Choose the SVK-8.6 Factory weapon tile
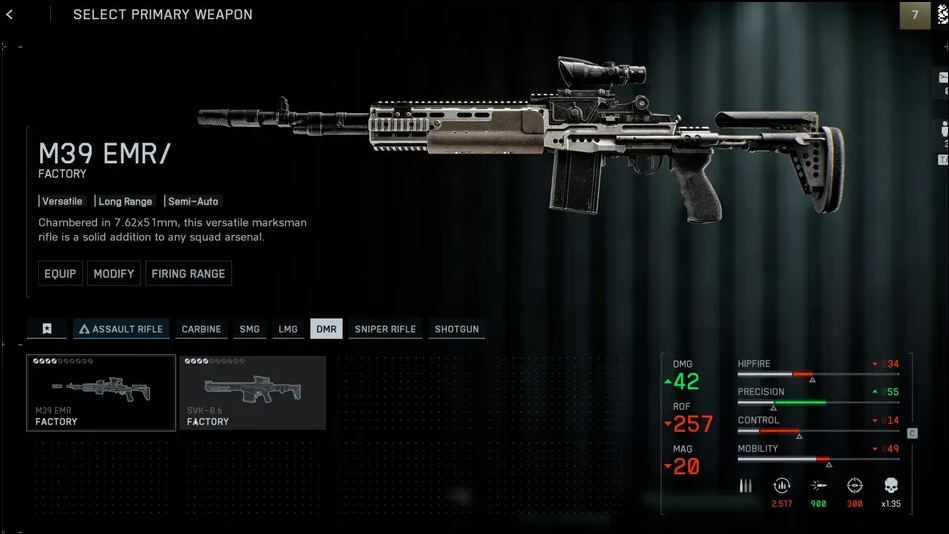This screenshot has width=949, height=534. 253,392
